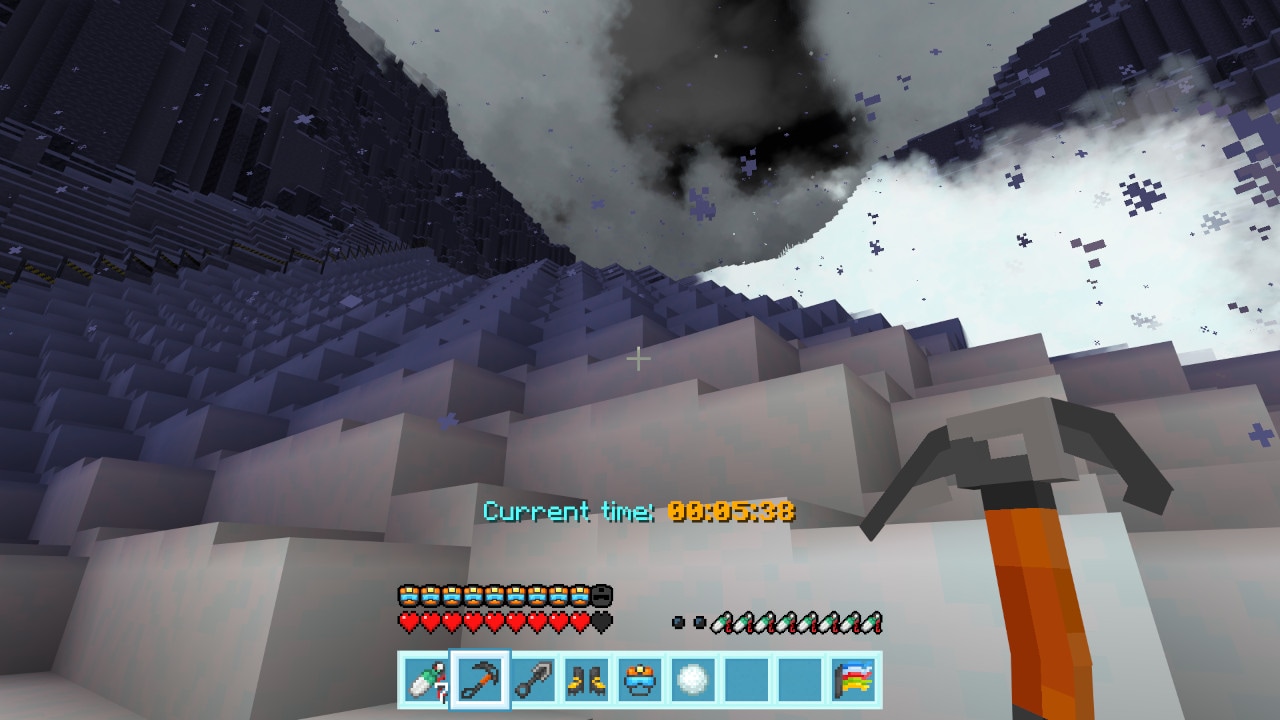Click the leftmost stamina capsule icon
Screen dimensions: 1280x720
point(722,621)
